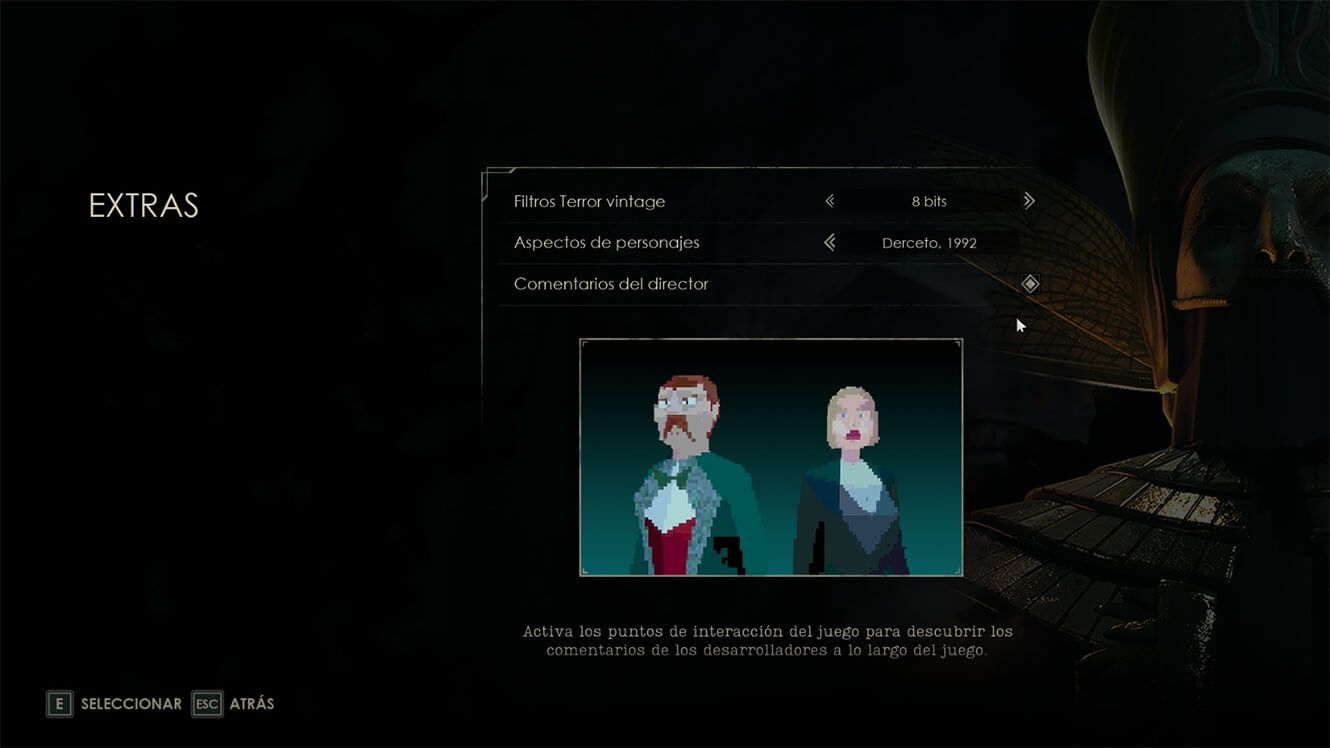Click the E key icon near SELECCIONAR

(x=59, y=703)
